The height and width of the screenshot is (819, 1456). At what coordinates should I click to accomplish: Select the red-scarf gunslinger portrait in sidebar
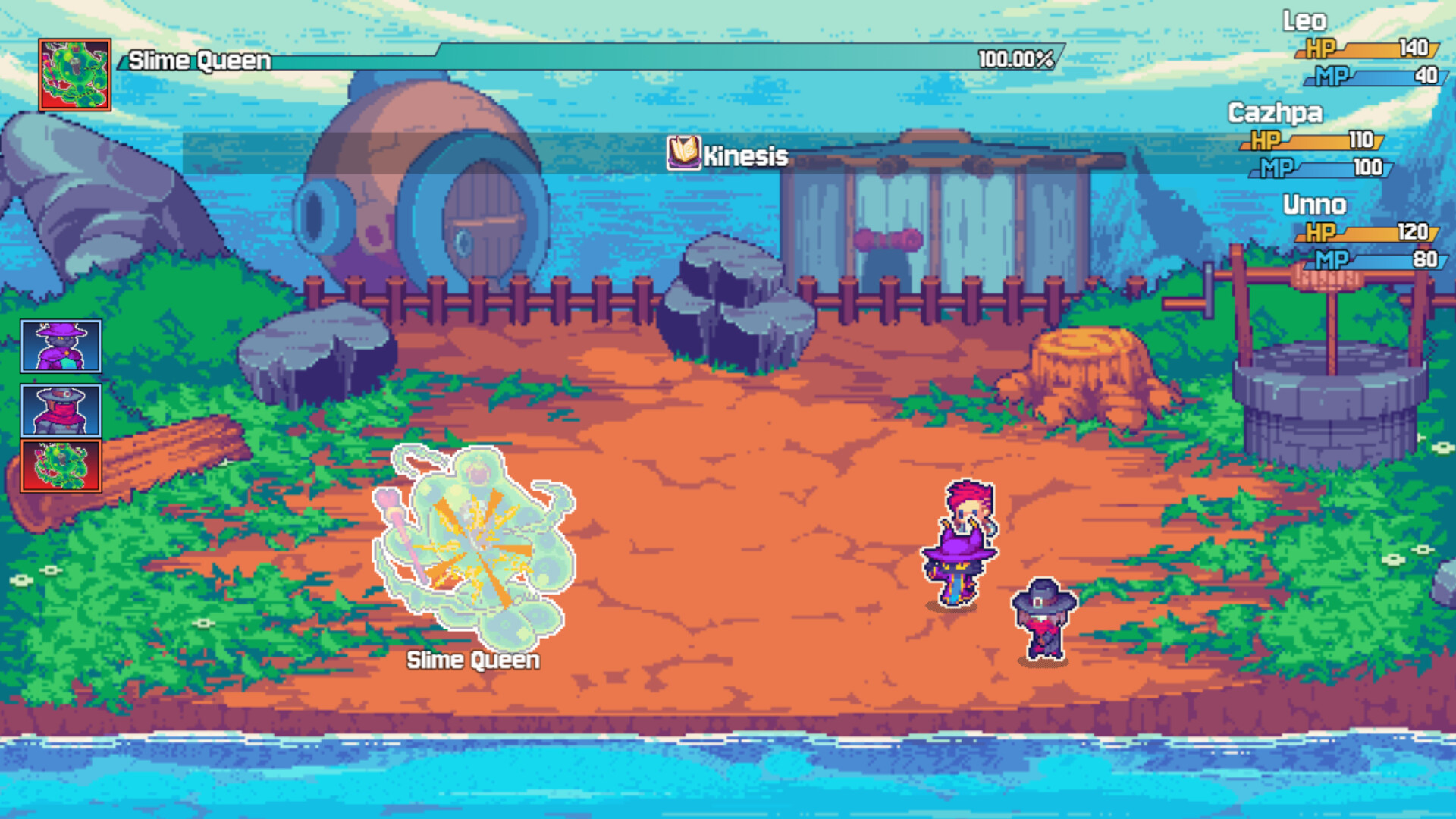pyautogui.click(x=58, y=410)
